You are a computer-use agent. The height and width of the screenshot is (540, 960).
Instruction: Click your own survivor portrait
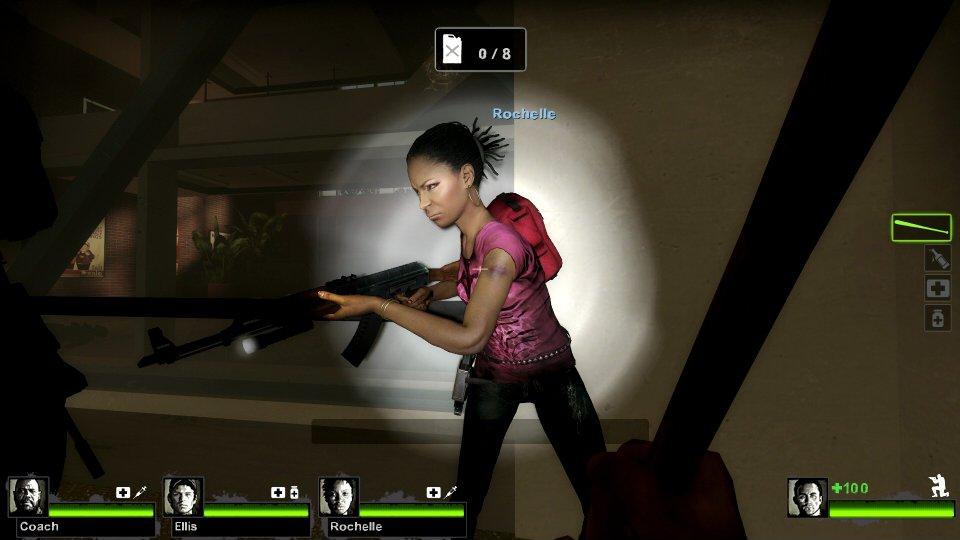(x=807, y=497)
